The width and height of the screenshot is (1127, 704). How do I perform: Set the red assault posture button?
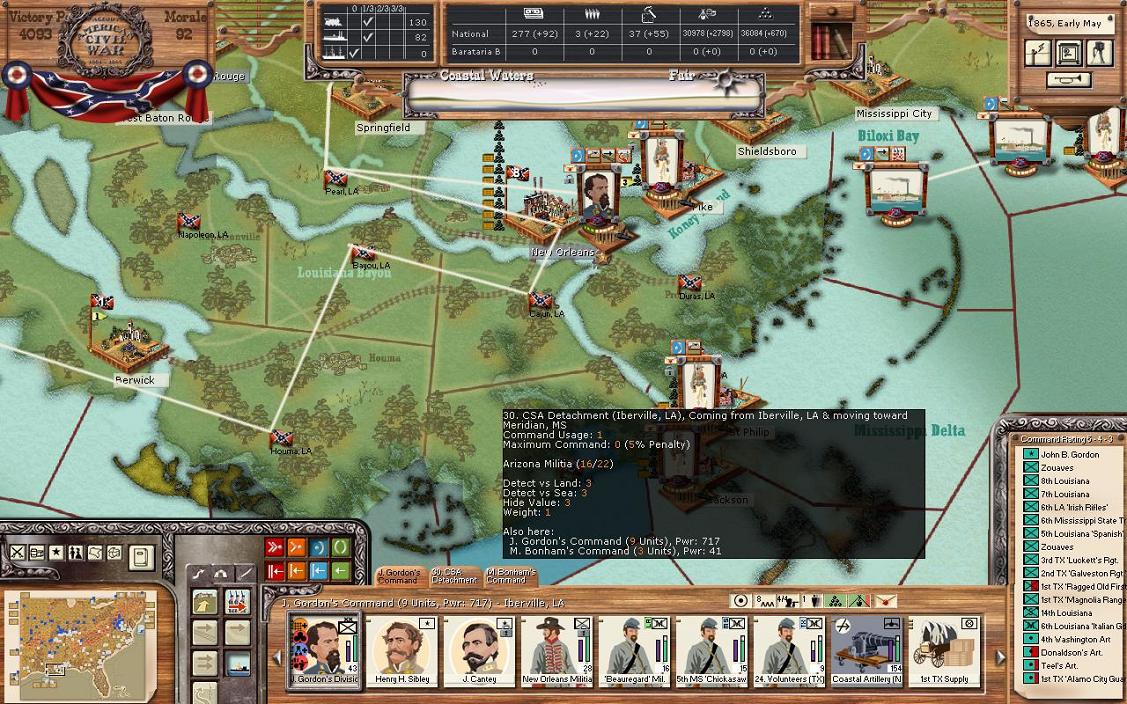(275, 548)
